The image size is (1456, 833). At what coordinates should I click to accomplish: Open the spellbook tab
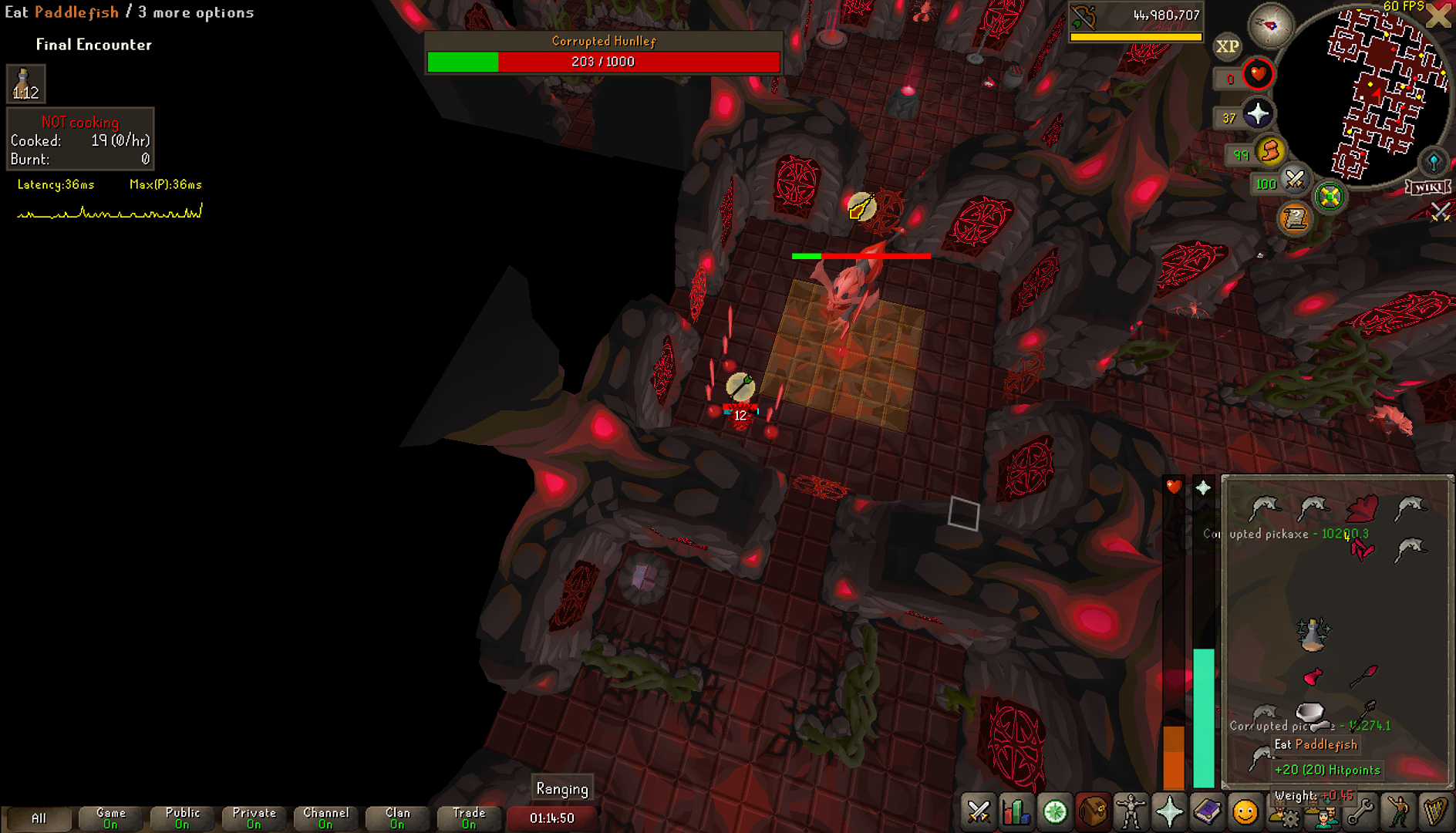coord(1207,812)
